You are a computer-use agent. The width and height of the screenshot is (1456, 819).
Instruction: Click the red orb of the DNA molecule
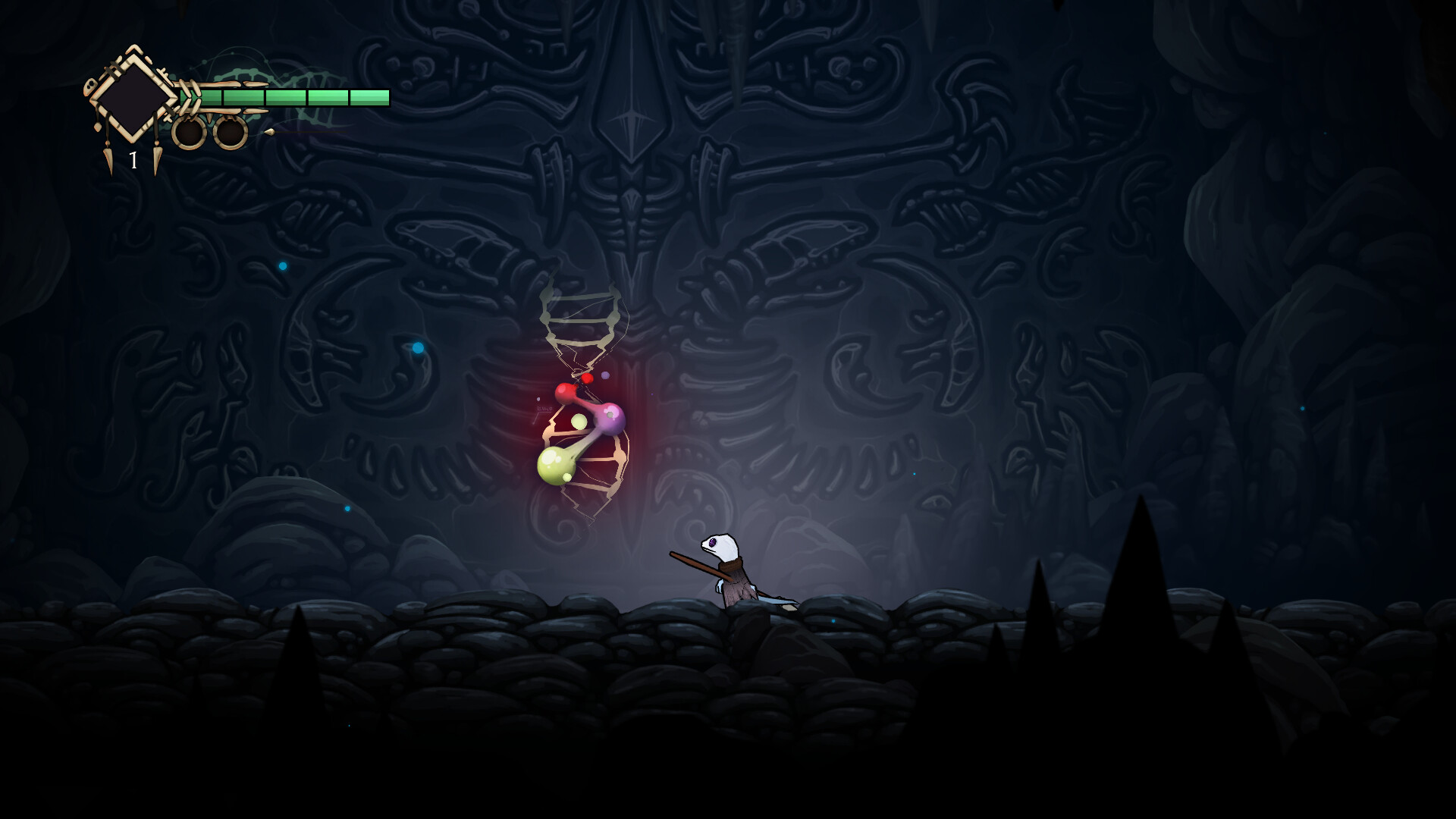tap(567, 393)
